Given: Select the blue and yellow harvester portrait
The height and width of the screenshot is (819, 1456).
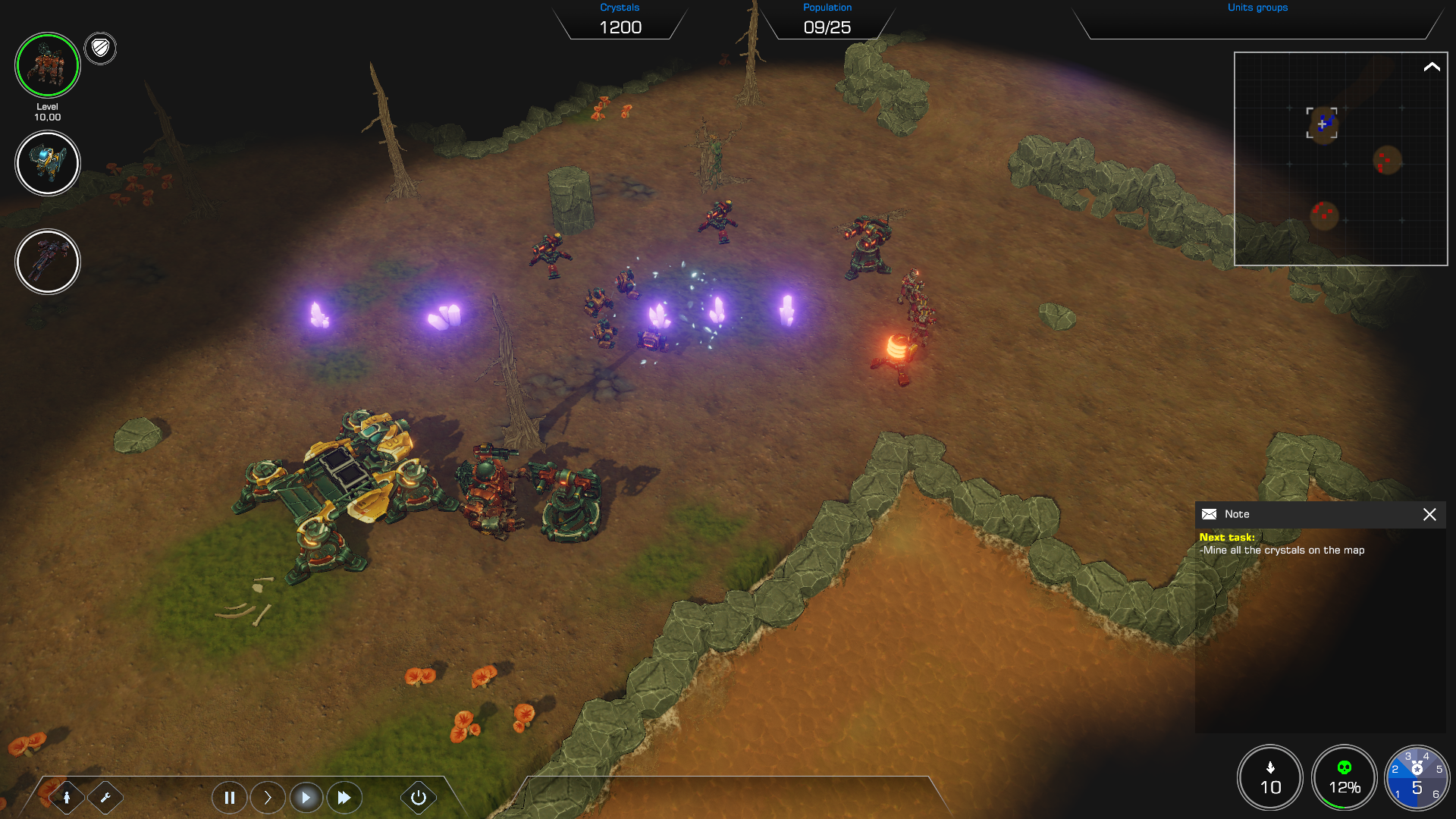Looking at the screenshot, I should pyautogui.click(x=47, y=163).
